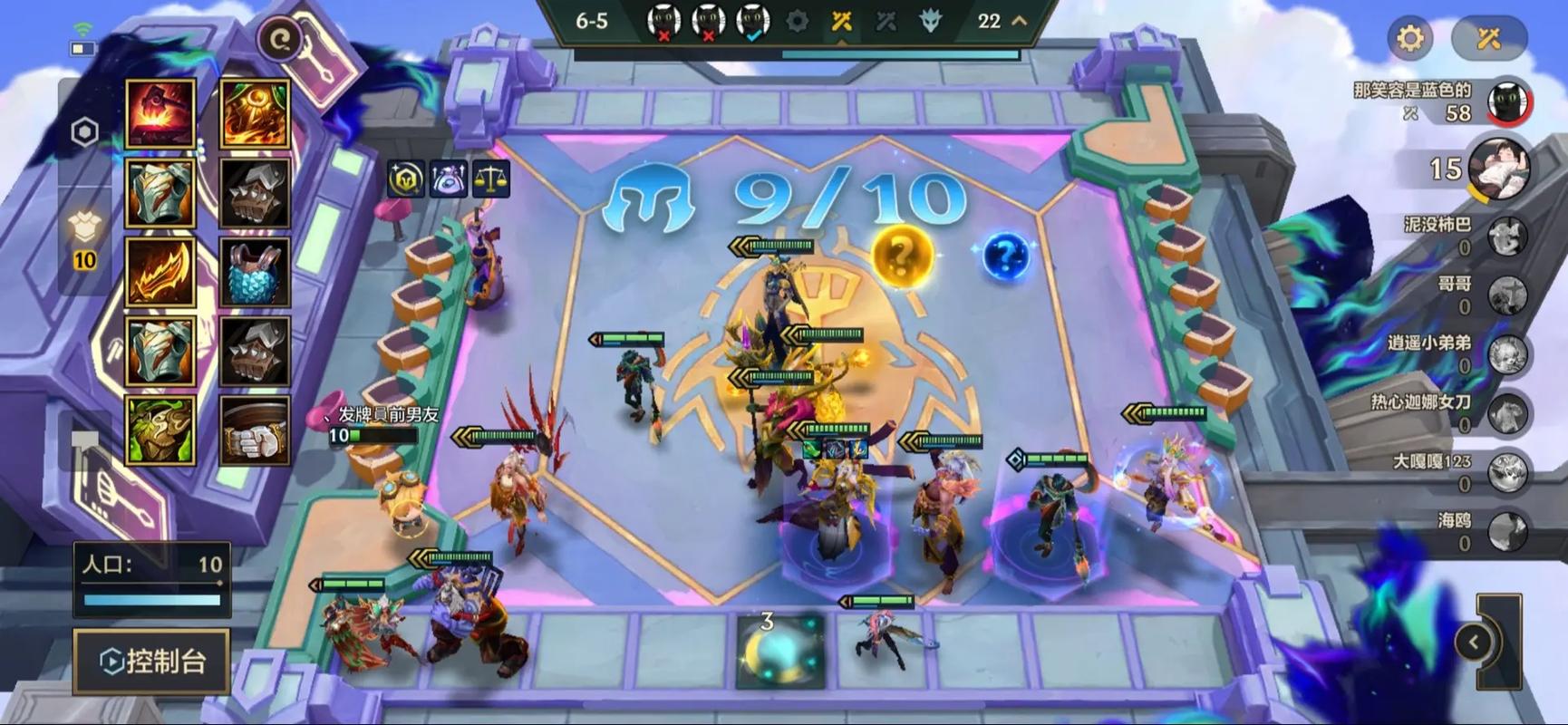The width and height of the screenshot is (1568, 725).
Task: Select the Giant's Belt fist item
Action: (255, 430)
